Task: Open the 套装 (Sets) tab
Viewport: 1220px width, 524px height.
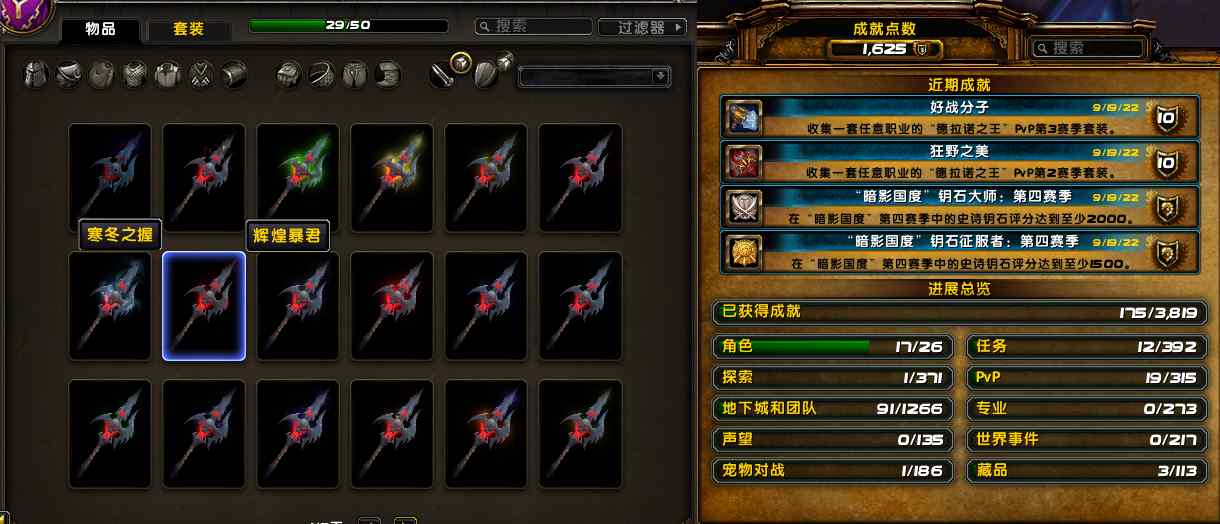Action: 188,30
